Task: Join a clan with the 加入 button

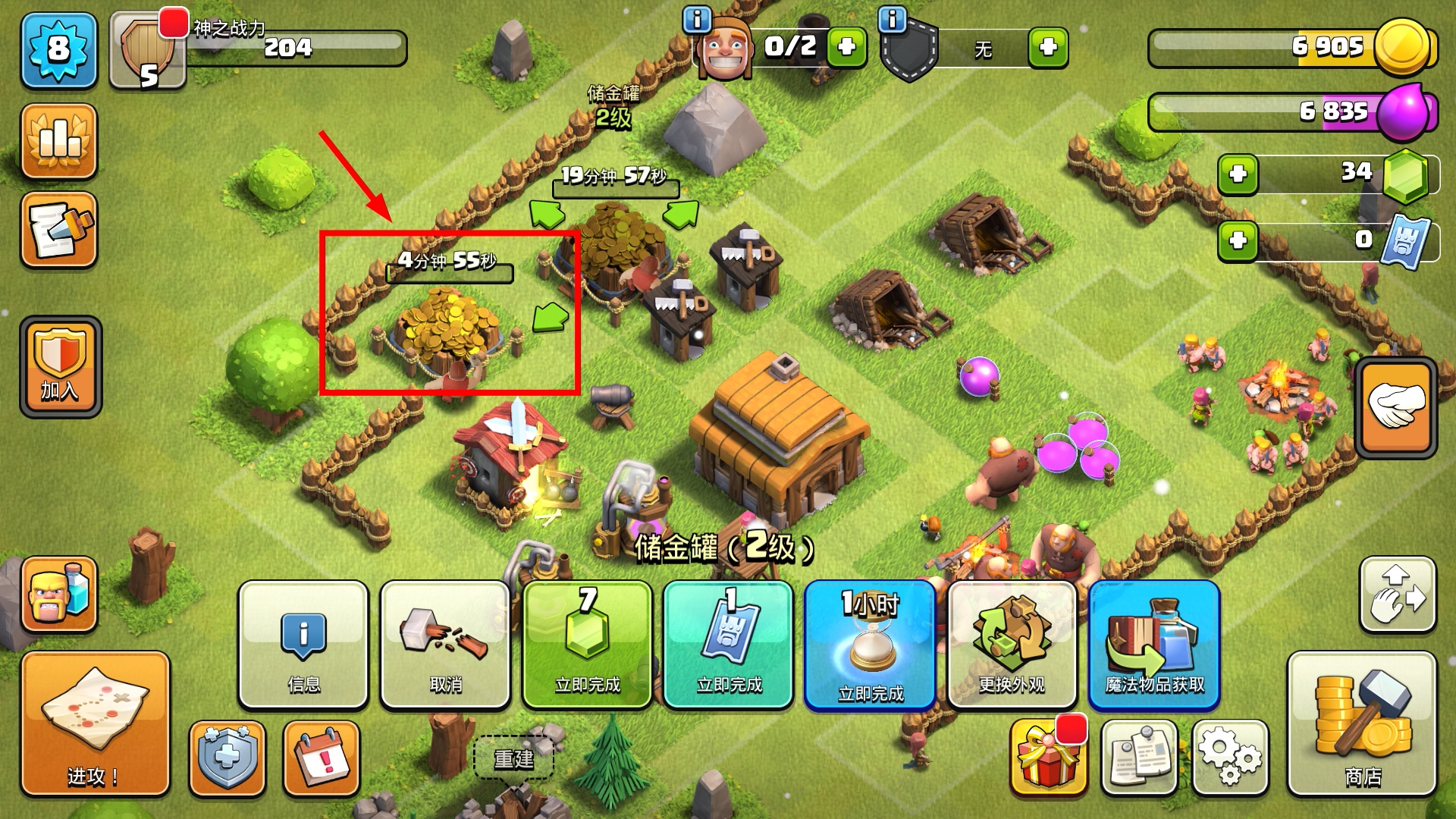Action: (61, 367)
